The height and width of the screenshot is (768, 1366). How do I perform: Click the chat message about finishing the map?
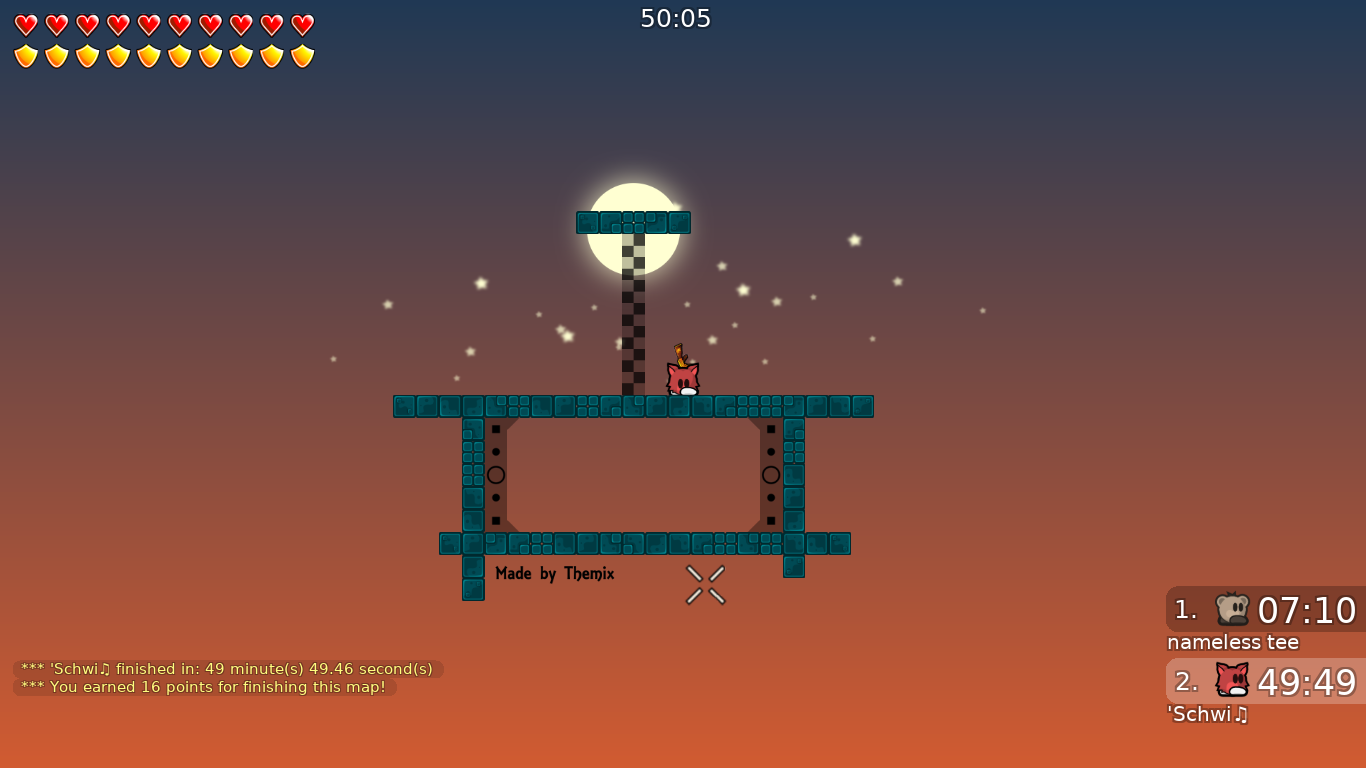pos(226,669)
